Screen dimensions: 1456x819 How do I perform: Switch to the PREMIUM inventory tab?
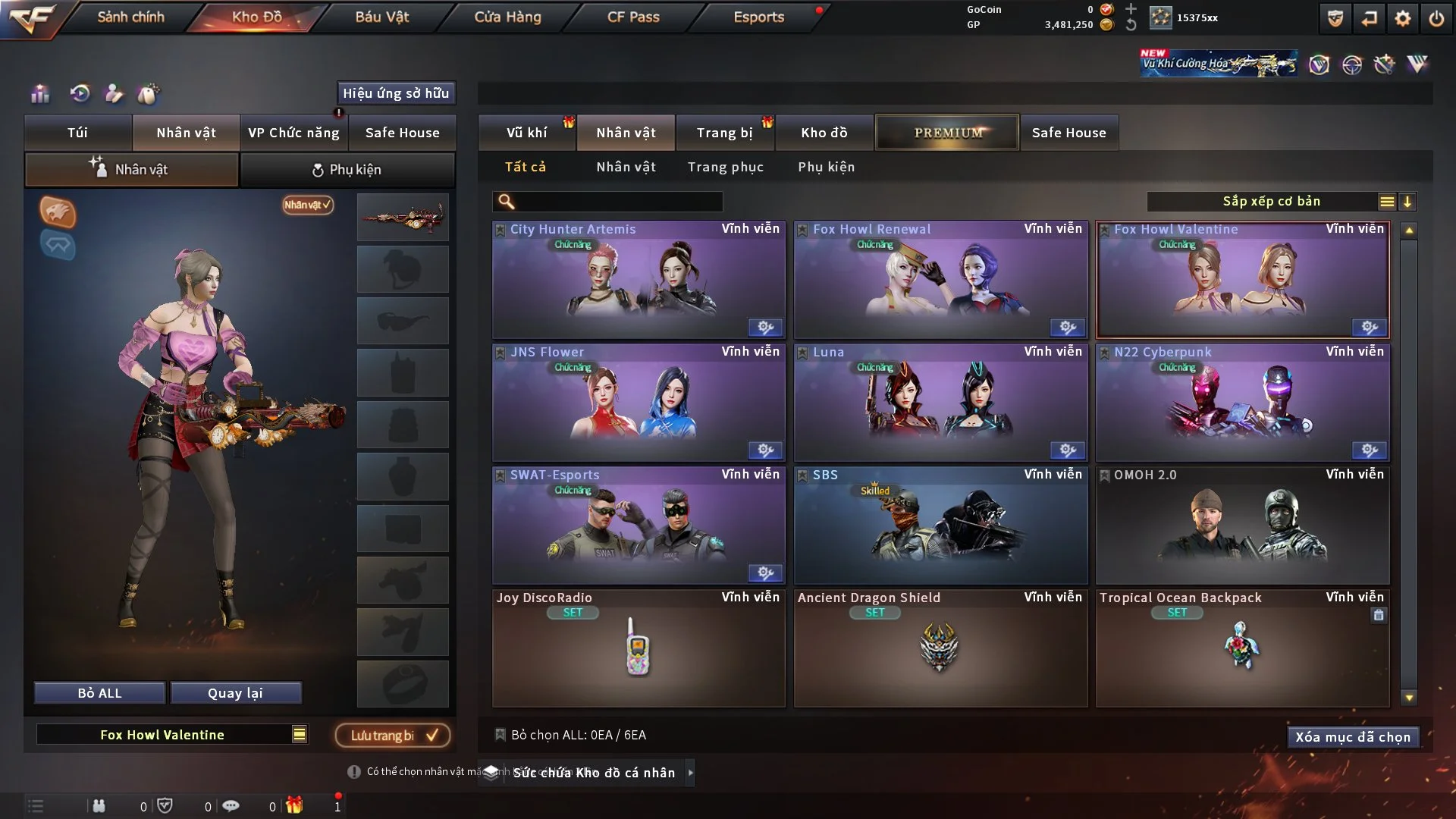pos(947,133)
